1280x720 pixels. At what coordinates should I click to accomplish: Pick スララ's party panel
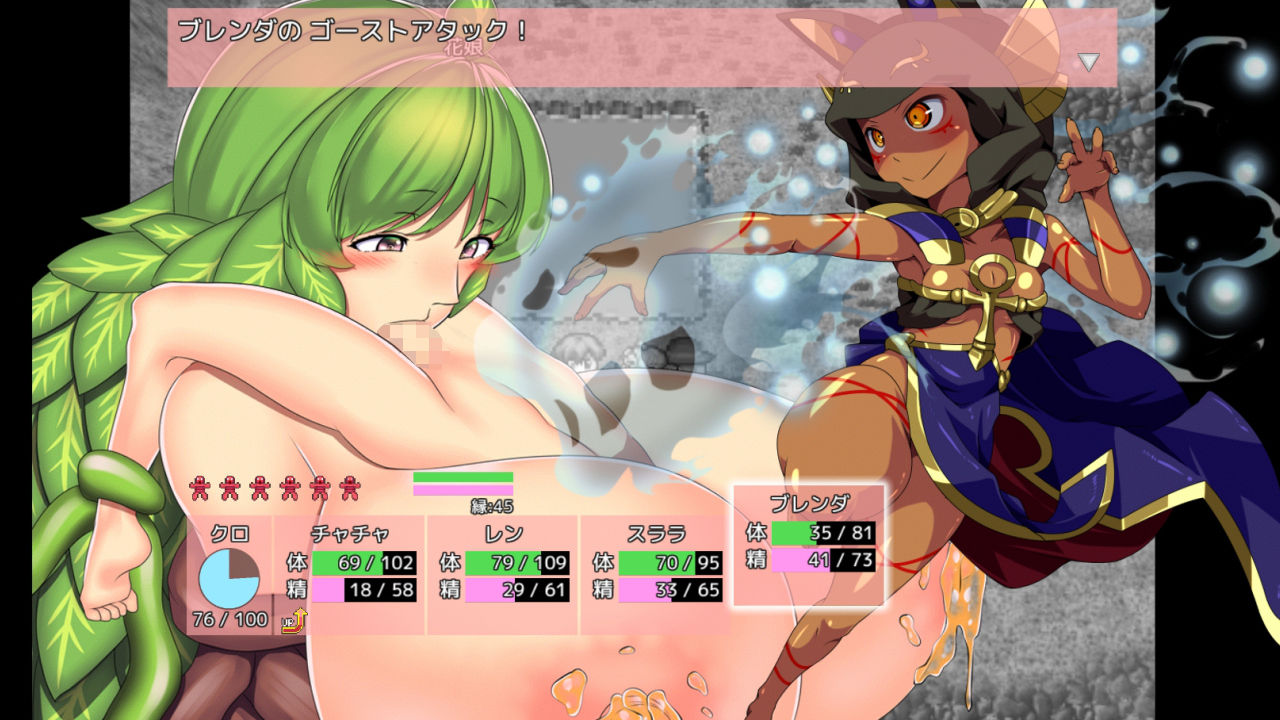click(x=656, y=574)
